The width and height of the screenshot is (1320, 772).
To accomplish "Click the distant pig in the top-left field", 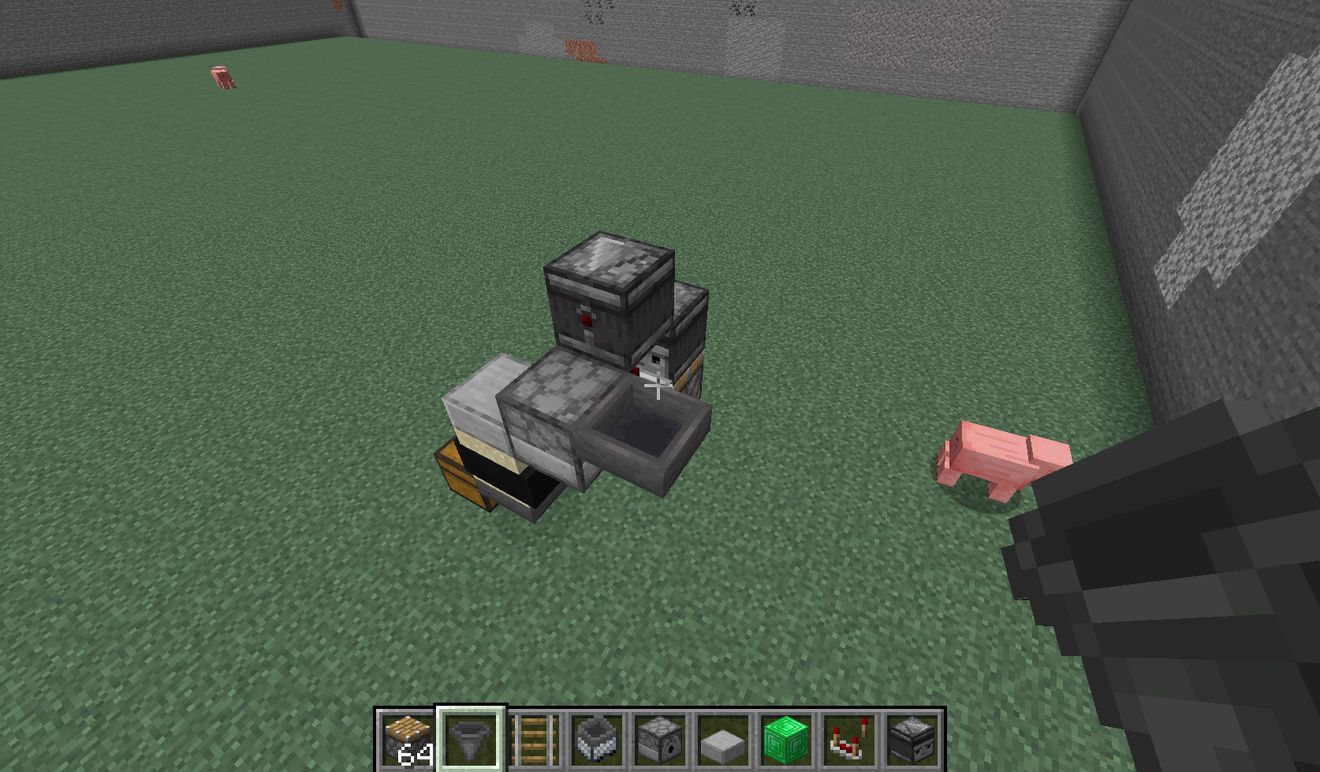I will click(x=220, y=75).
